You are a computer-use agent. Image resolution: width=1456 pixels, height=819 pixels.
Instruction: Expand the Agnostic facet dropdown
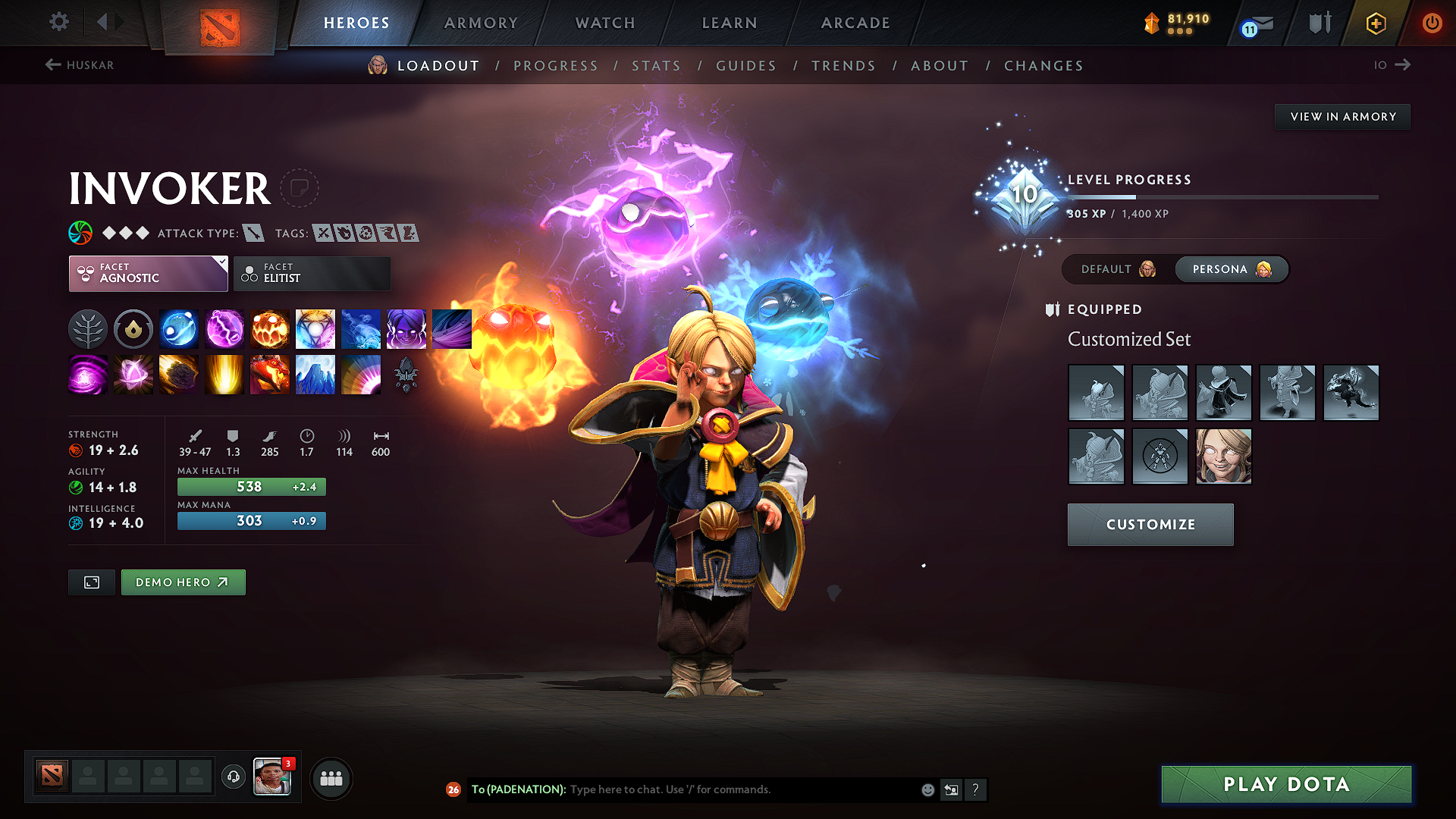pos(148,273)
